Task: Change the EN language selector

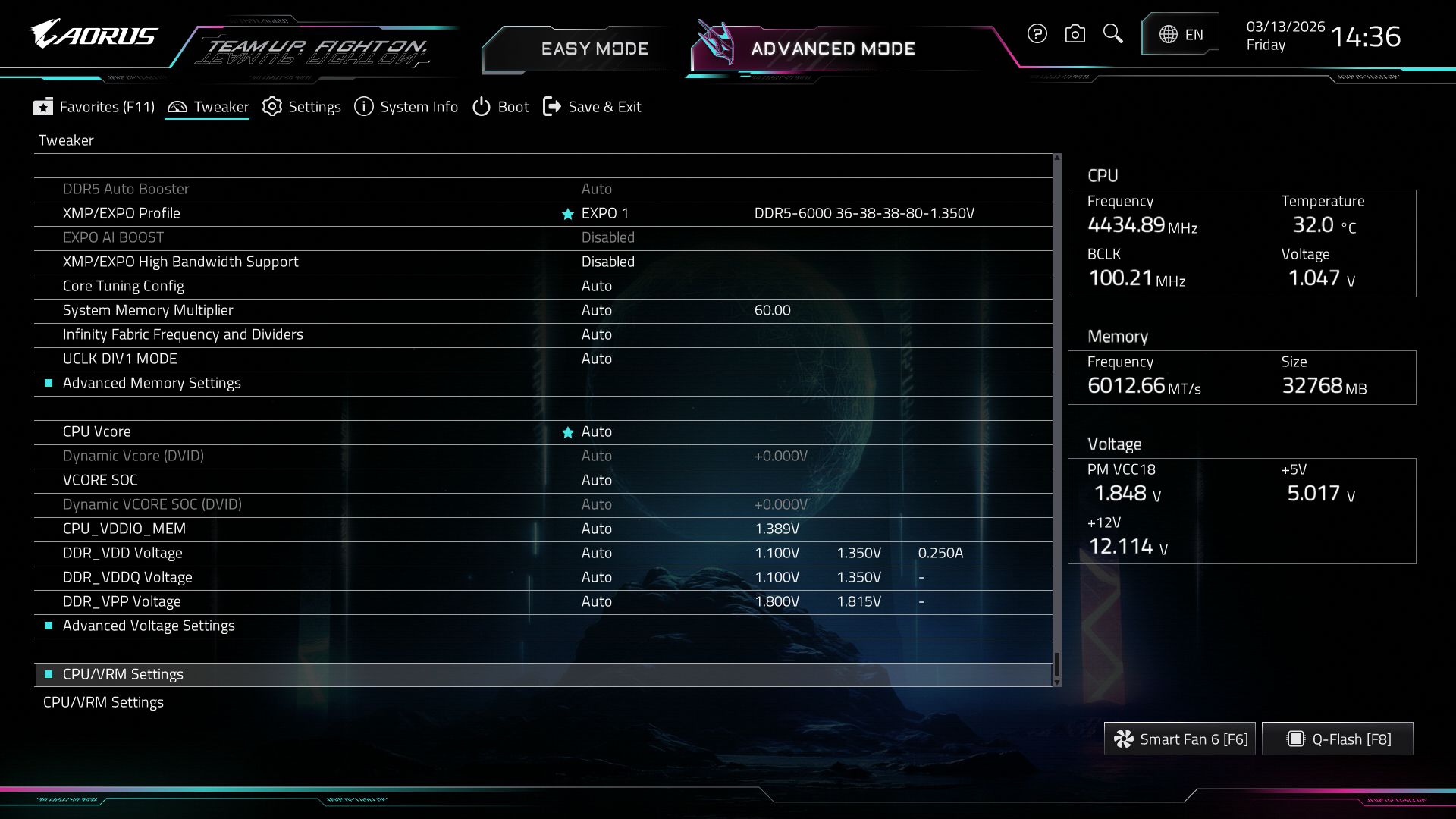Action: (x=1181, y=34)
